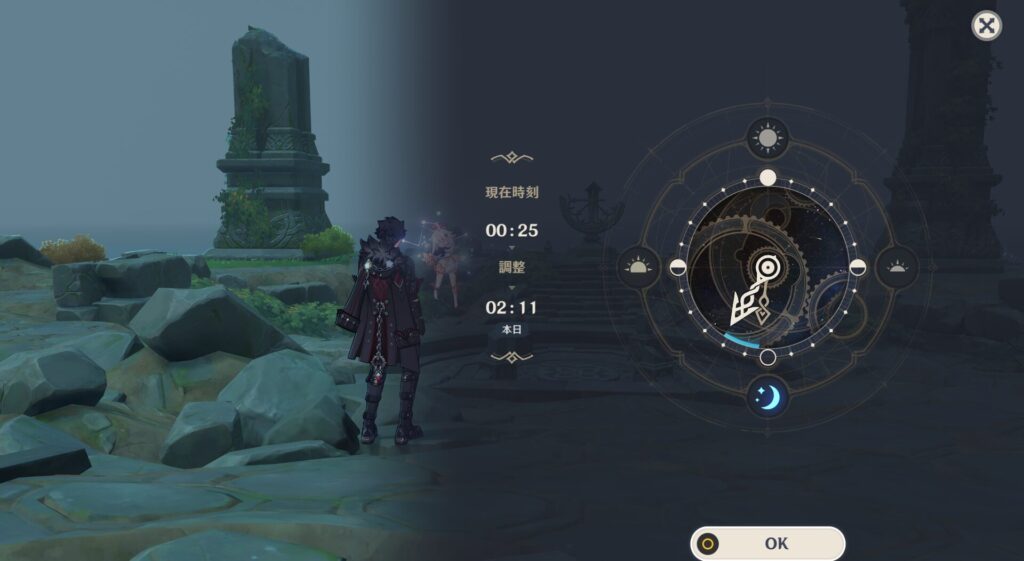Confirm the time change with OK

[767, 544]
